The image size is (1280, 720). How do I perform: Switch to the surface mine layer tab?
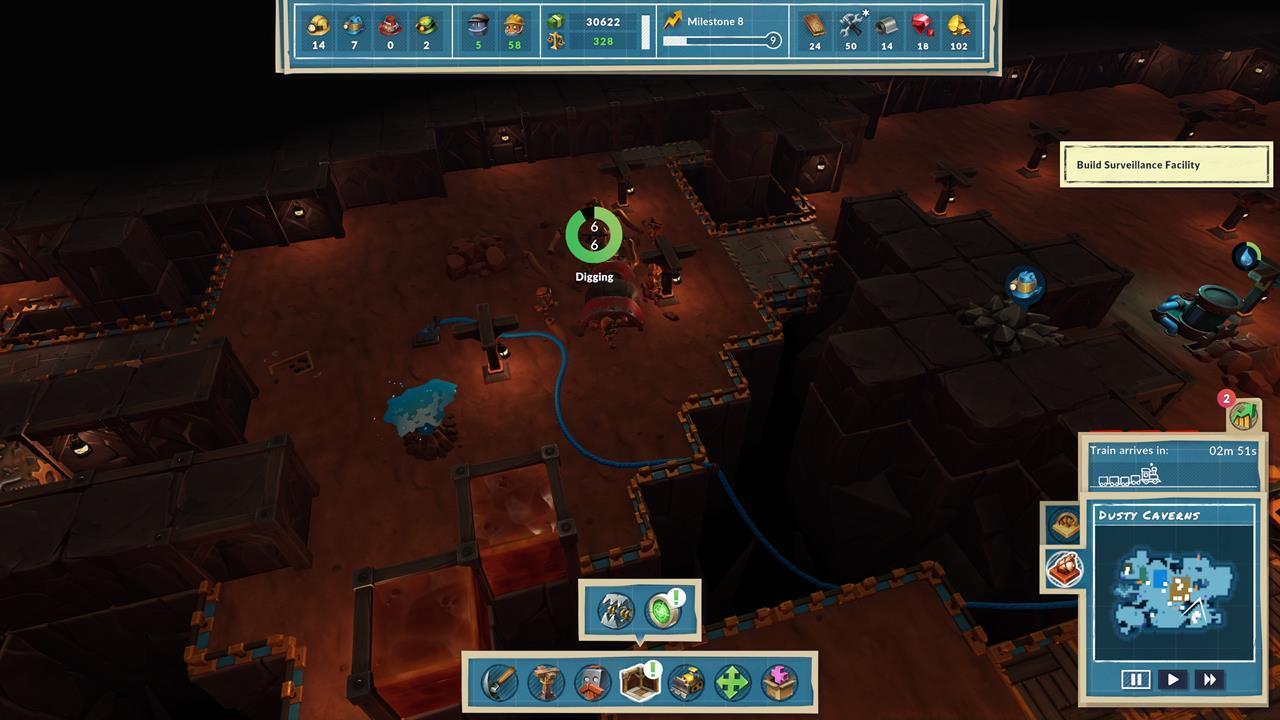tap(1064, 524)
